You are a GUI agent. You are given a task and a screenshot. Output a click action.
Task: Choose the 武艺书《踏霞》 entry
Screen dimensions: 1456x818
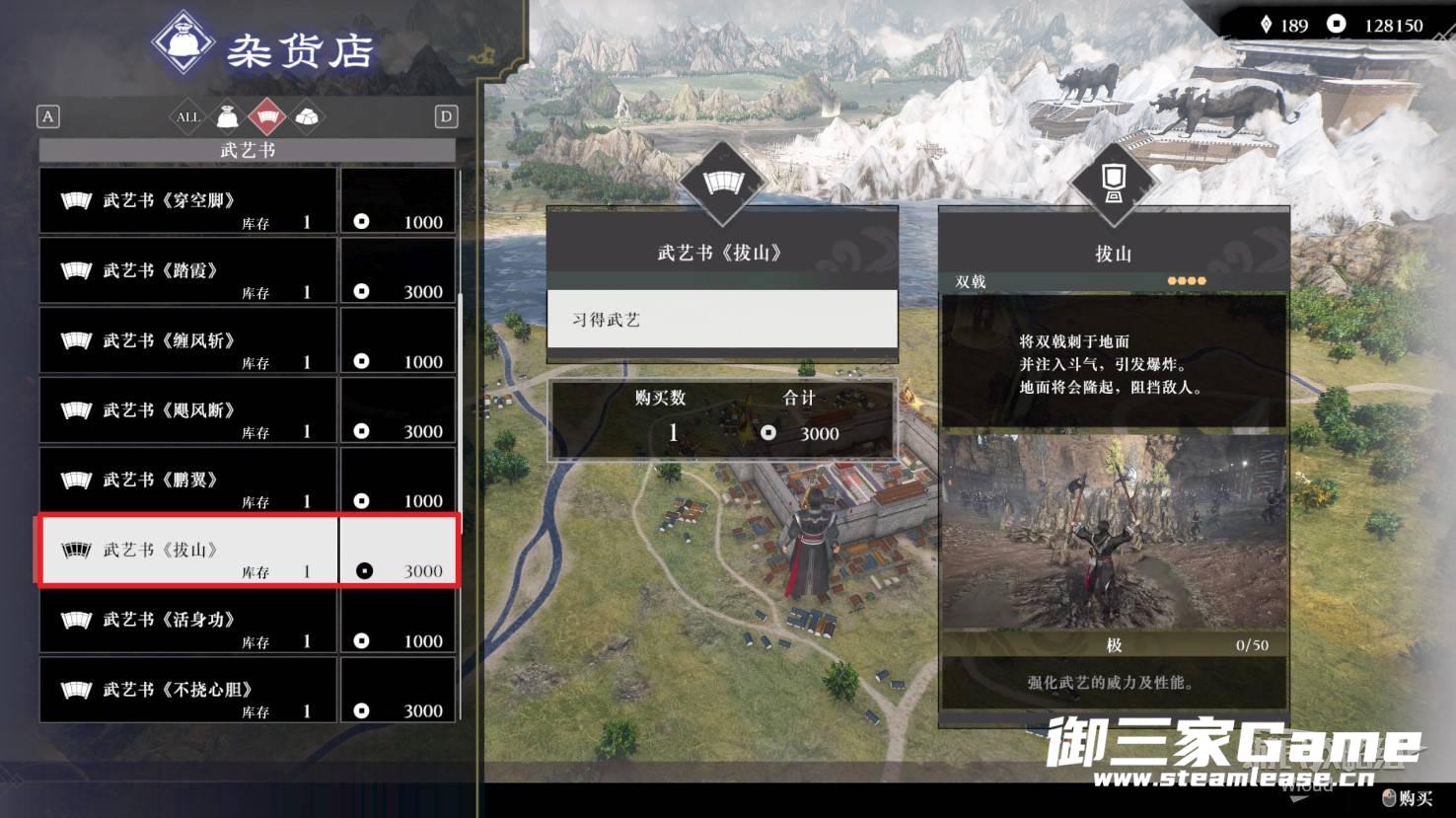click(x=247, y=271)
